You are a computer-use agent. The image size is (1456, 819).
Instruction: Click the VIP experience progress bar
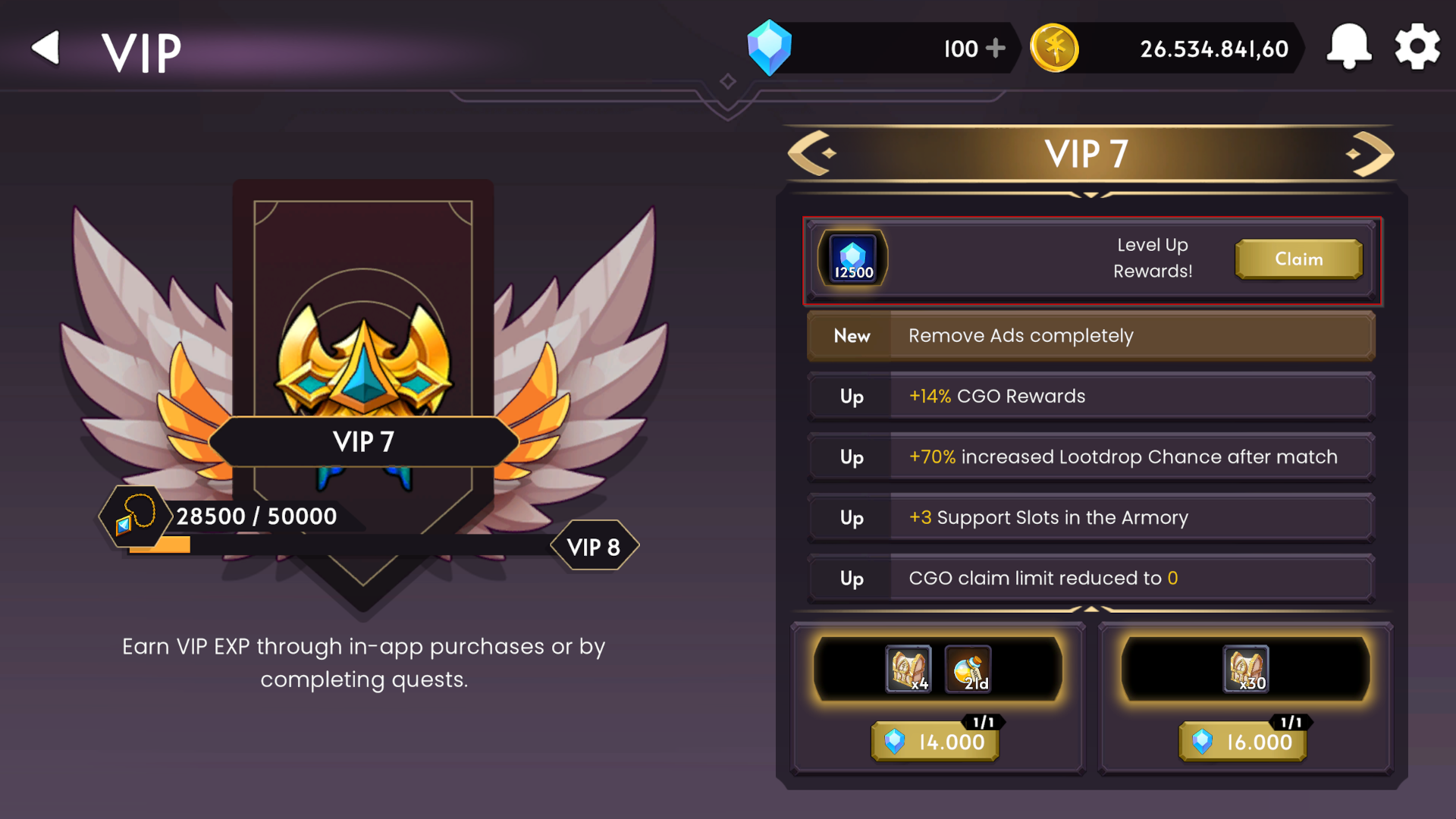click(x=341, y=544)
